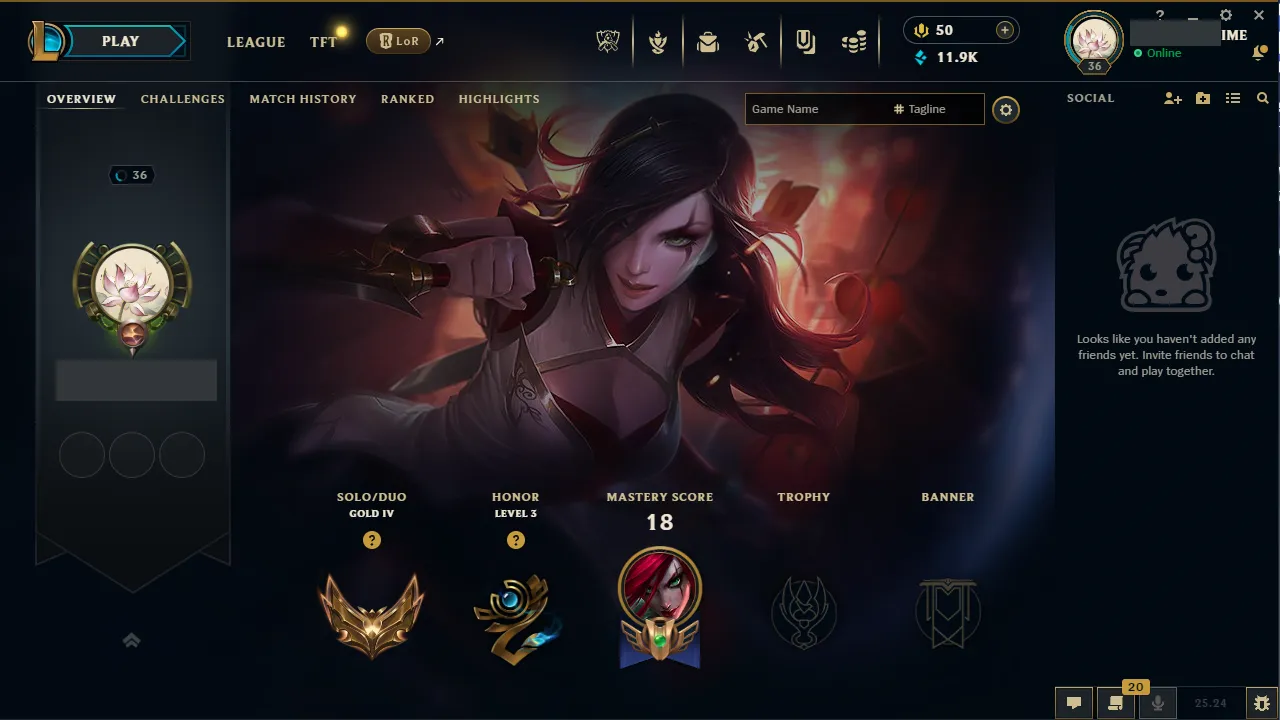The height and width of the screenshot is (720, 1280).
Task: Mute the voice chat microphone
Action: coord(1158,701)
